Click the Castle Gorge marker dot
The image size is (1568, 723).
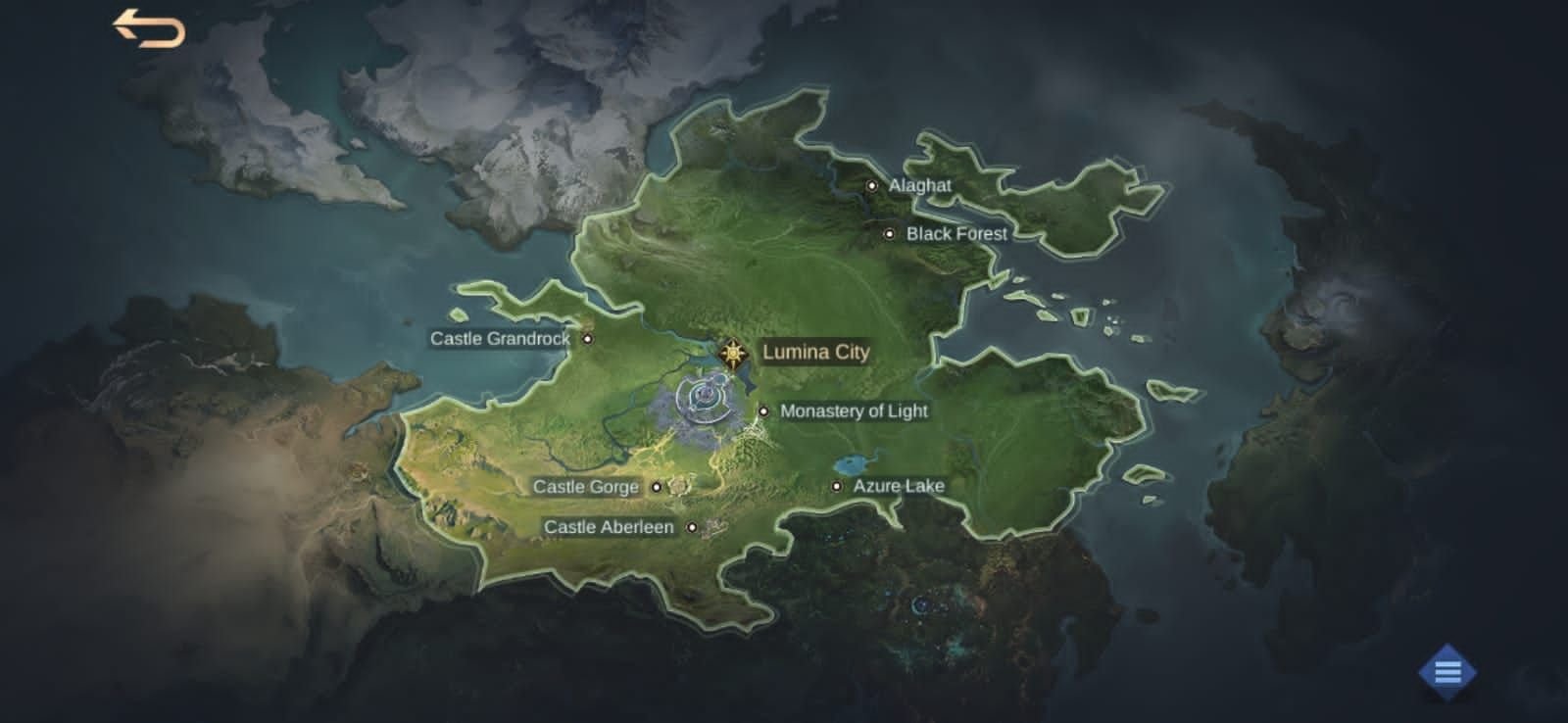(x=658, y=487)
